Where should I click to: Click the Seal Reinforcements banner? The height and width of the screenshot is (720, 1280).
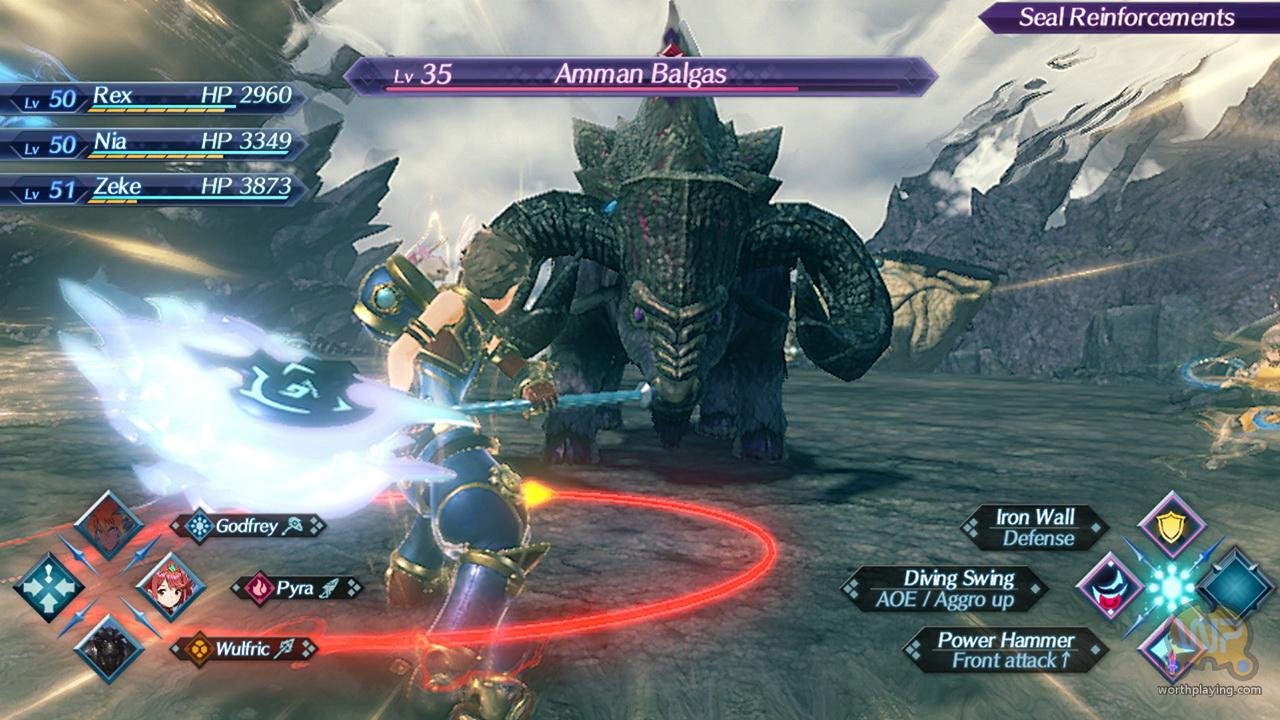click(1126, 17)
